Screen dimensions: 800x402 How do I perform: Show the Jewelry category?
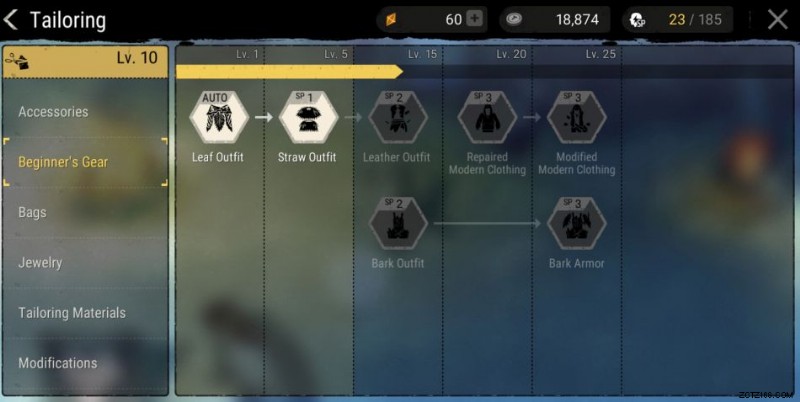click(x=40, y=262)
